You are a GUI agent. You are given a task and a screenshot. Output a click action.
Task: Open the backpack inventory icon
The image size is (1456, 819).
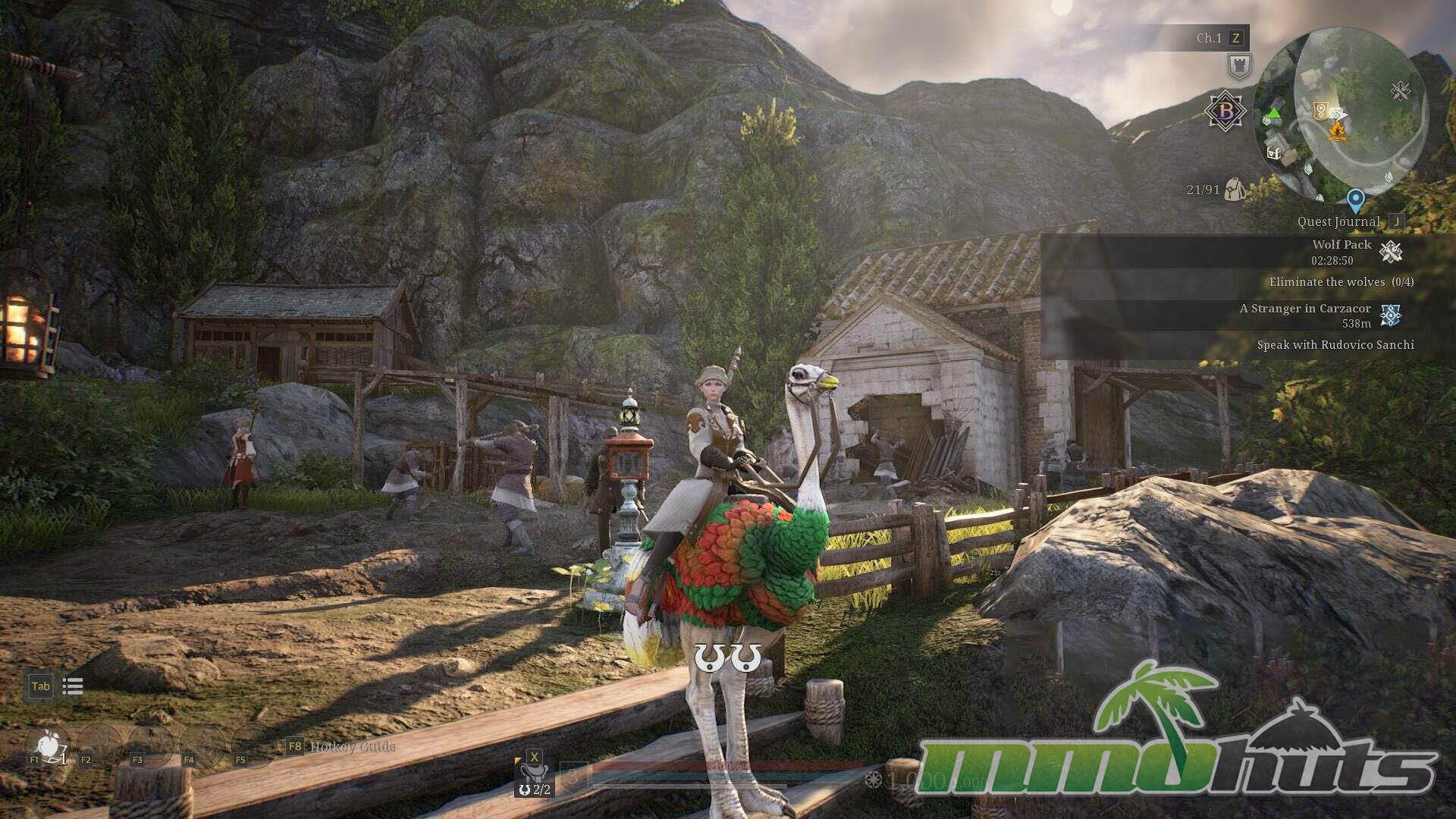pyautogui.click(x=1234, y=189)
